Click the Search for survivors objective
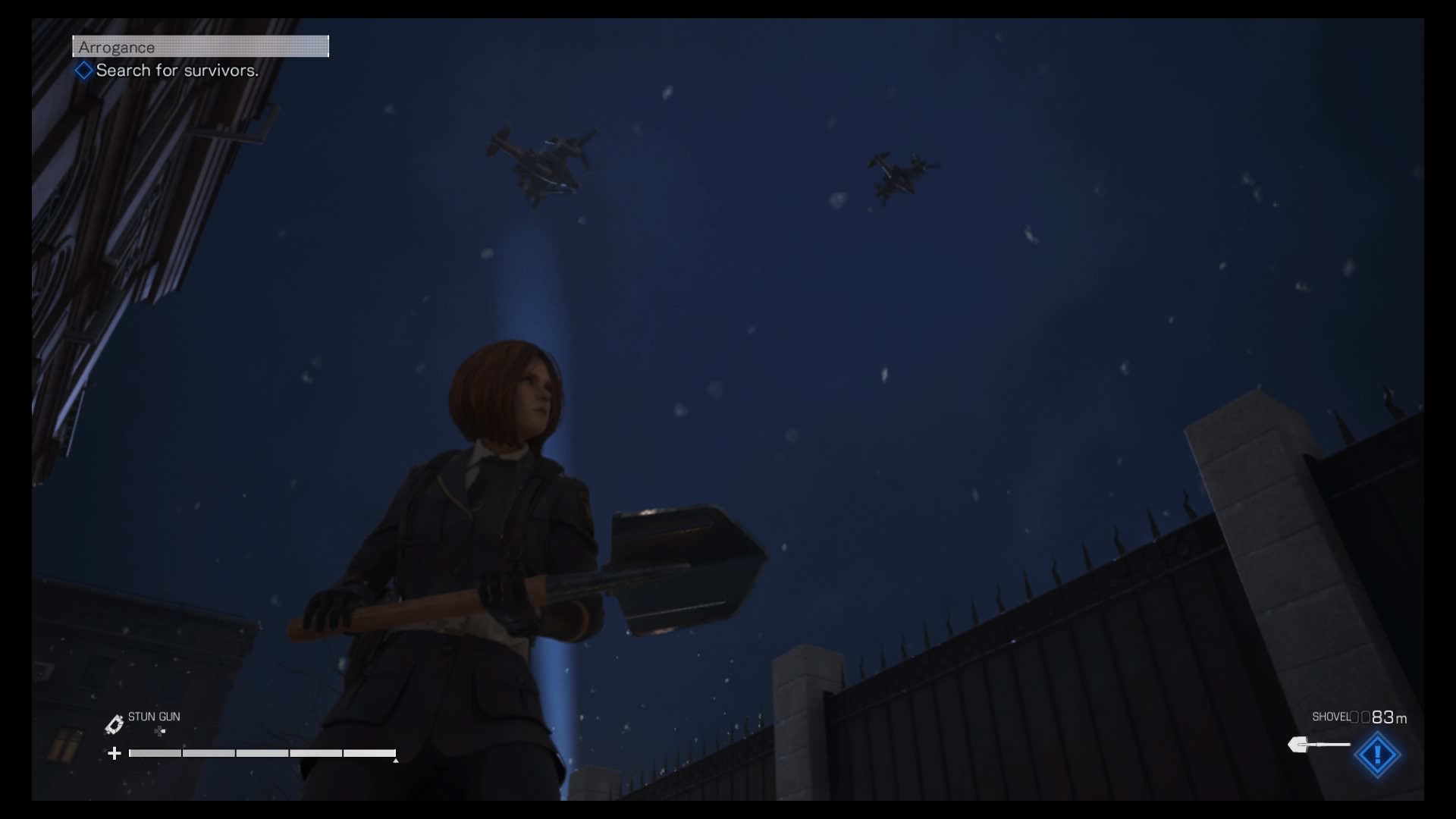Screen dimensions: 1456x819 [x=176, y=71]
